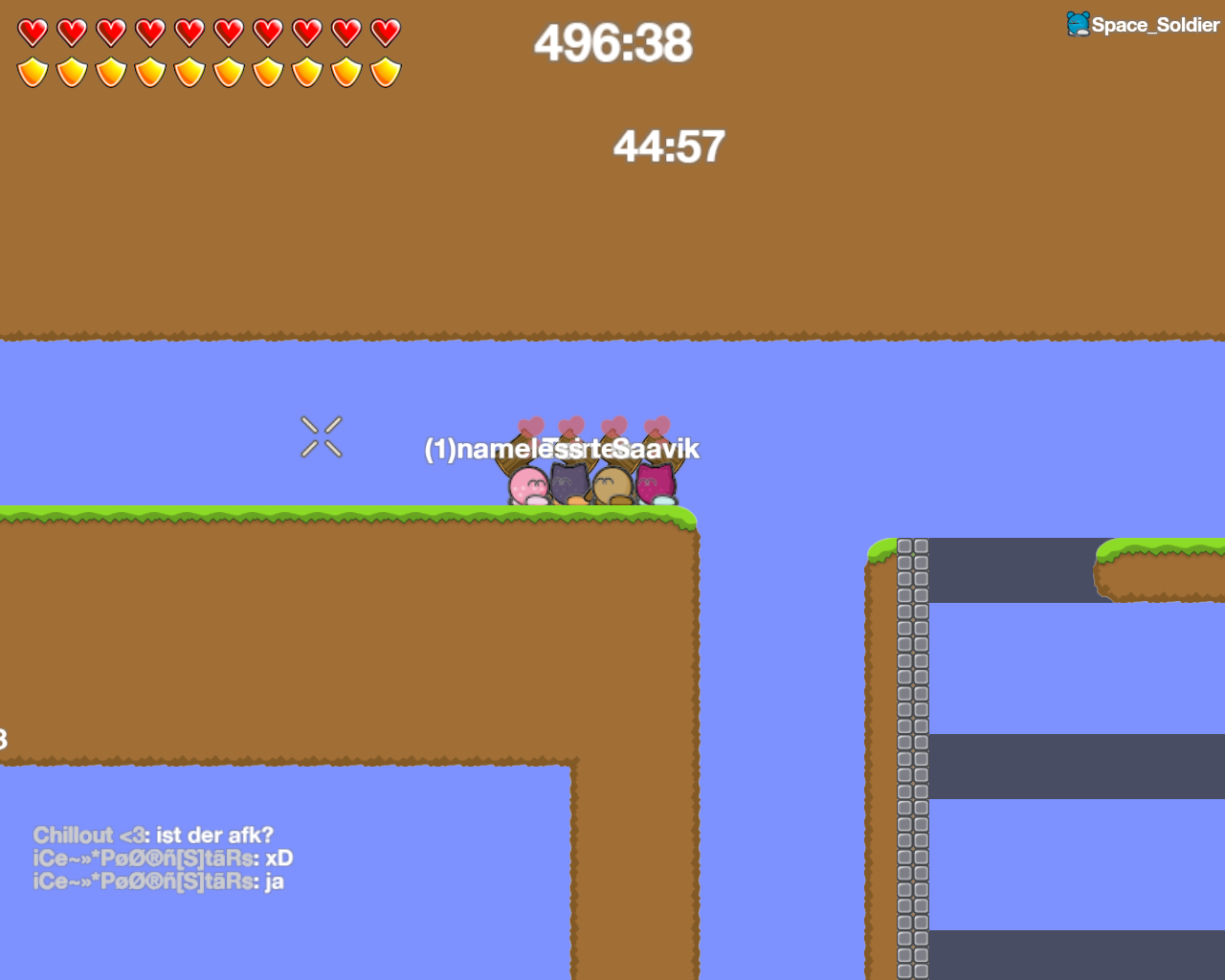Screen dimensions: 1225x980
Task: Click the heart above the brown tee
Action: pyautogui.click(x=613, y=423)
